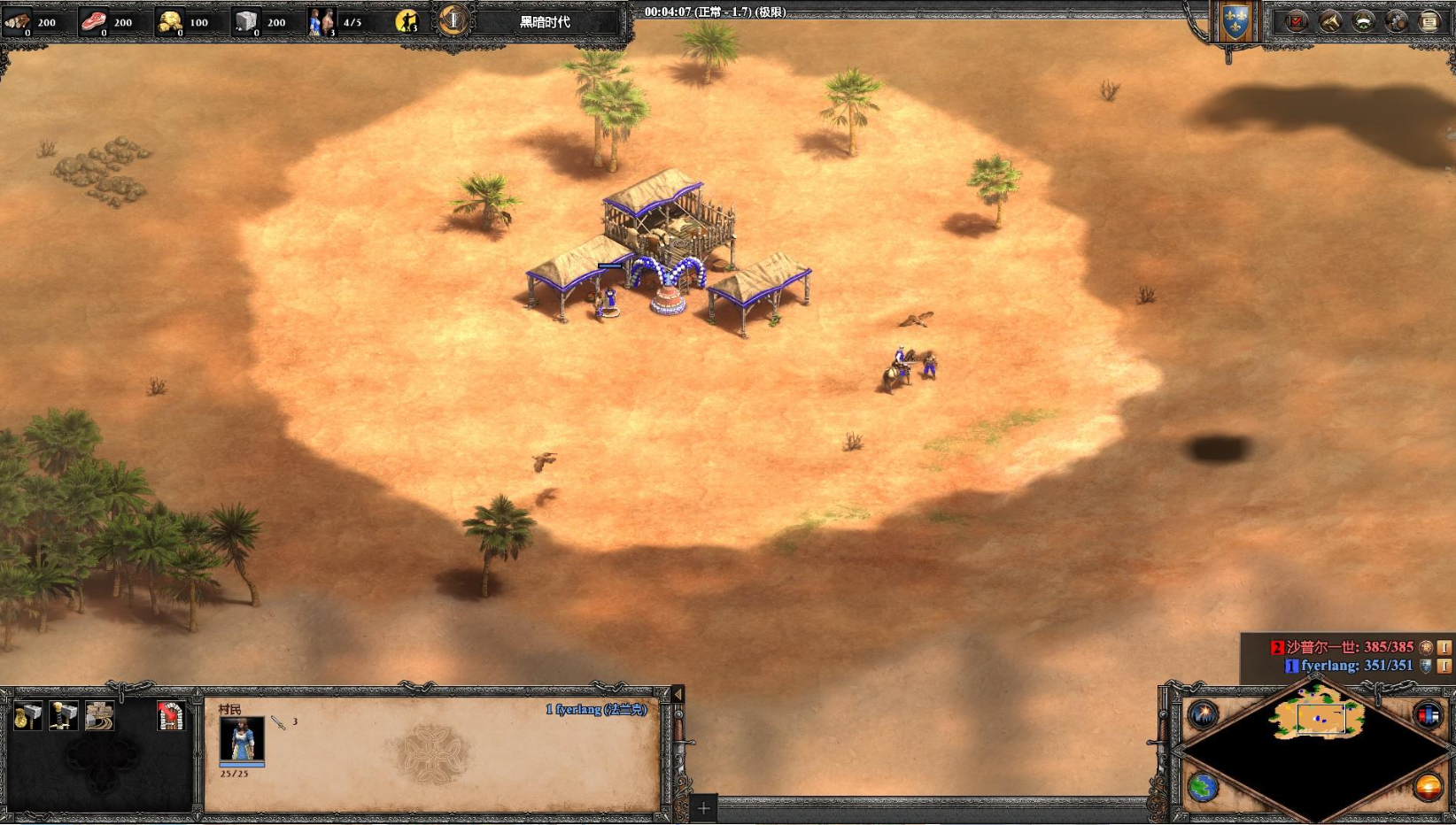
Task: Open the military buildings construction menu
Action: tap(64, 715)
